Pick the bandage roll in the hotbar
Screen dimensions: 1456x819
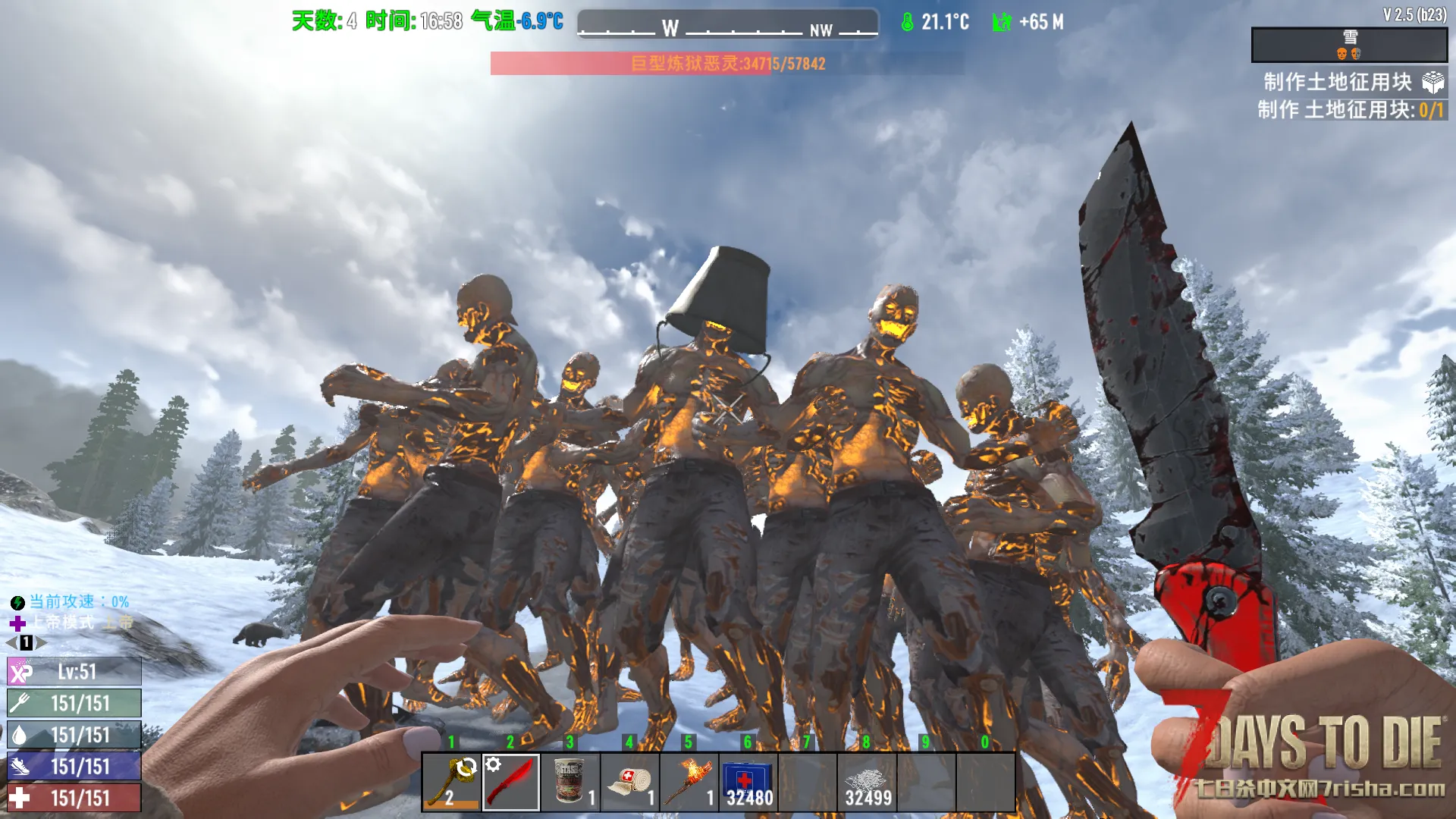[x=629, y=782]
